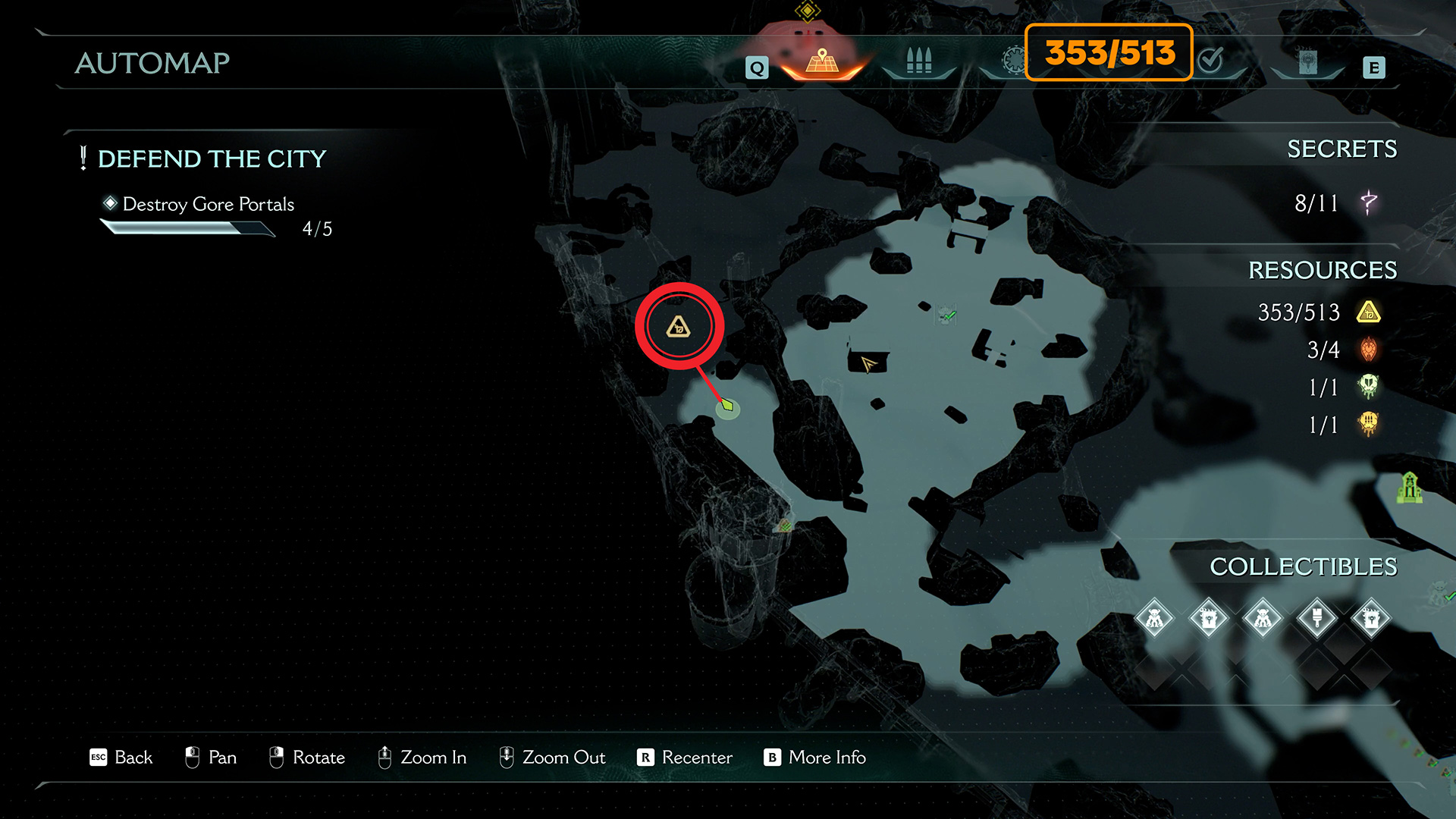The image size is (1456, 819).
Task: Select the circled gold resource map marker
Action: click(679, 327)
